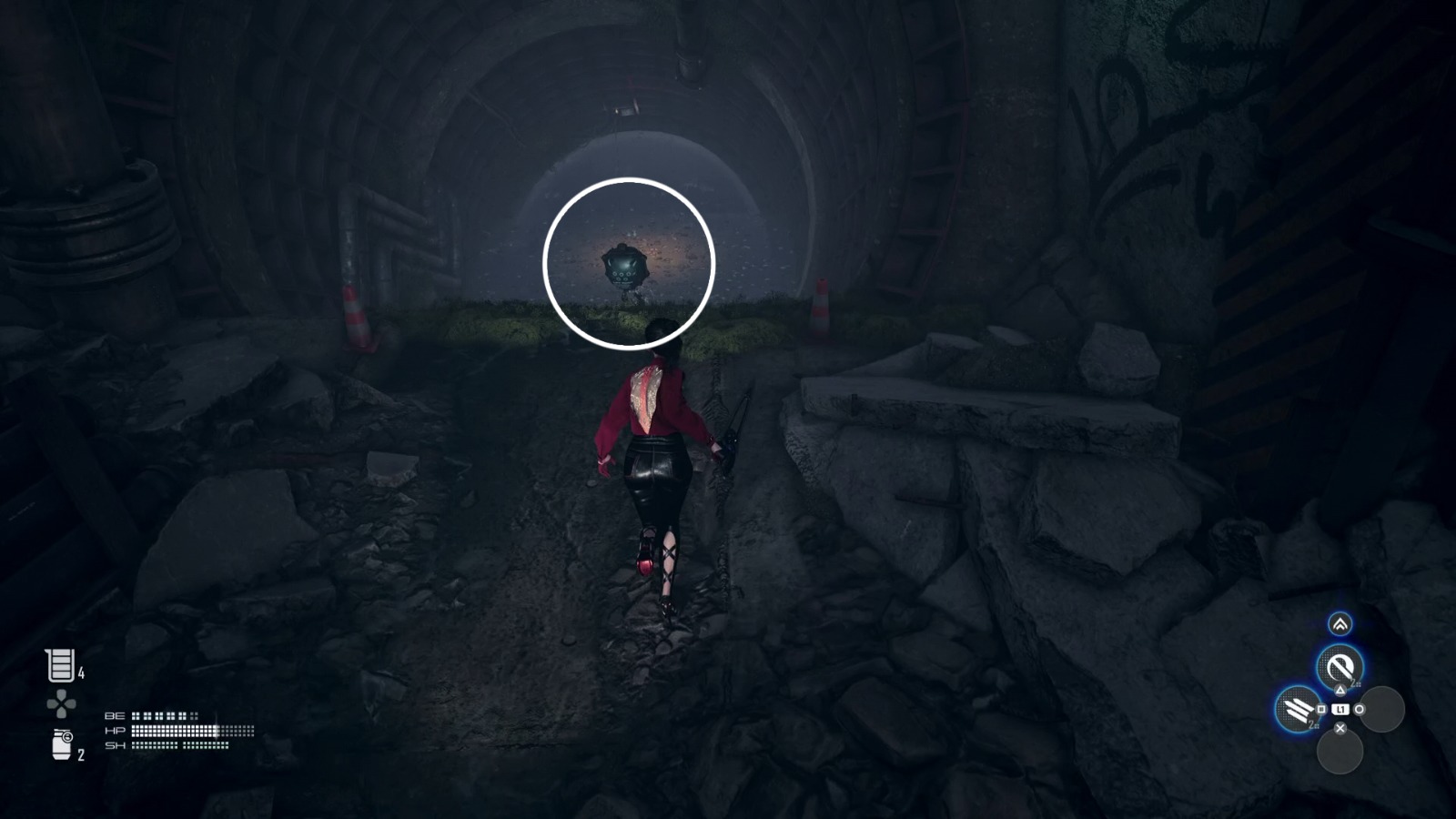Image resolution: width=1456 pixels, height=819 pixels.
Task: Click the L1 button badge in skill wheel
Action: click(1340, 708)
